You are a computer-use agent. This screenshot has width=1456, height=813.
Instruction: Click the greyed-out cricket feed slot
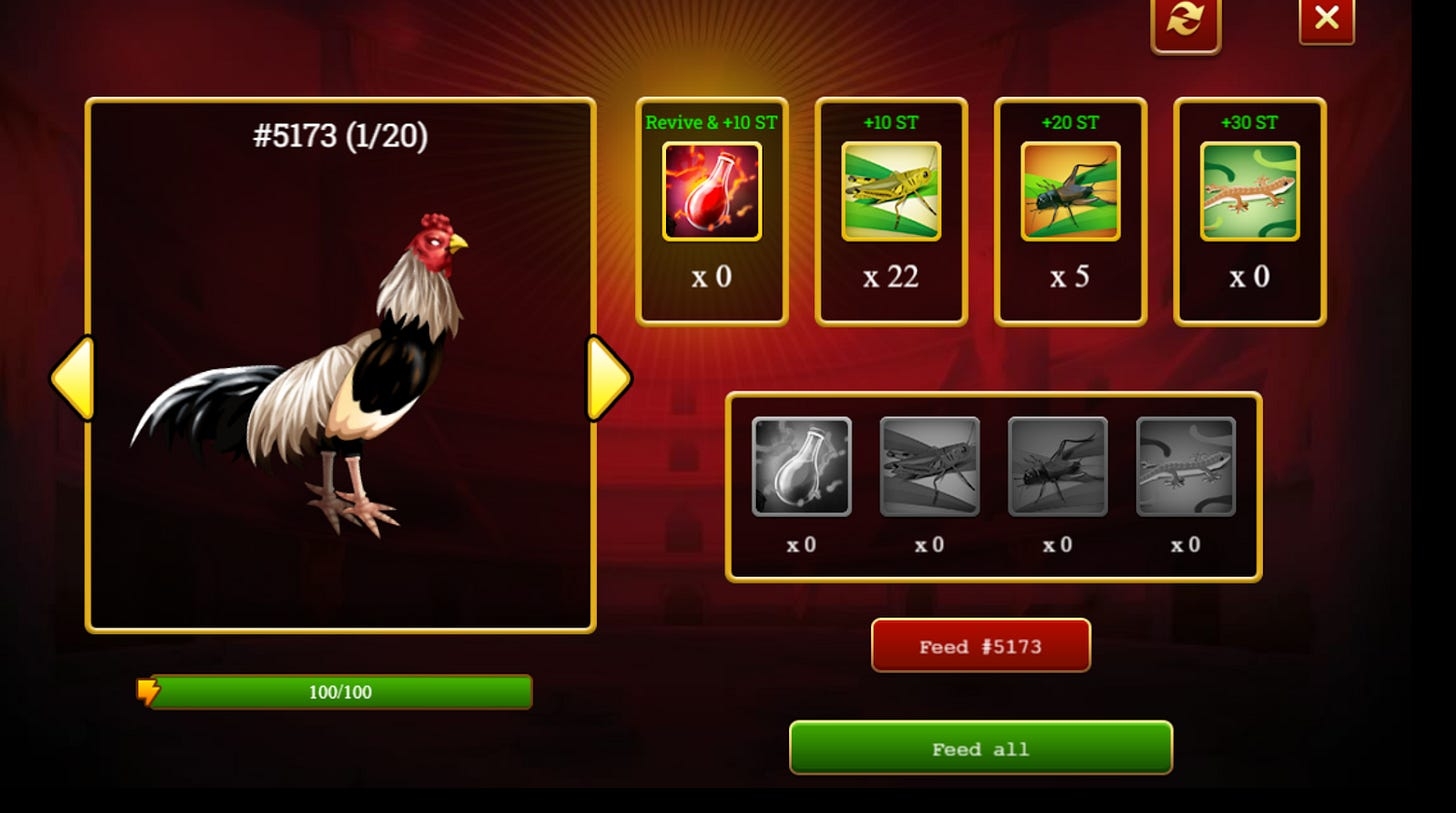[x=1057, y=467]
